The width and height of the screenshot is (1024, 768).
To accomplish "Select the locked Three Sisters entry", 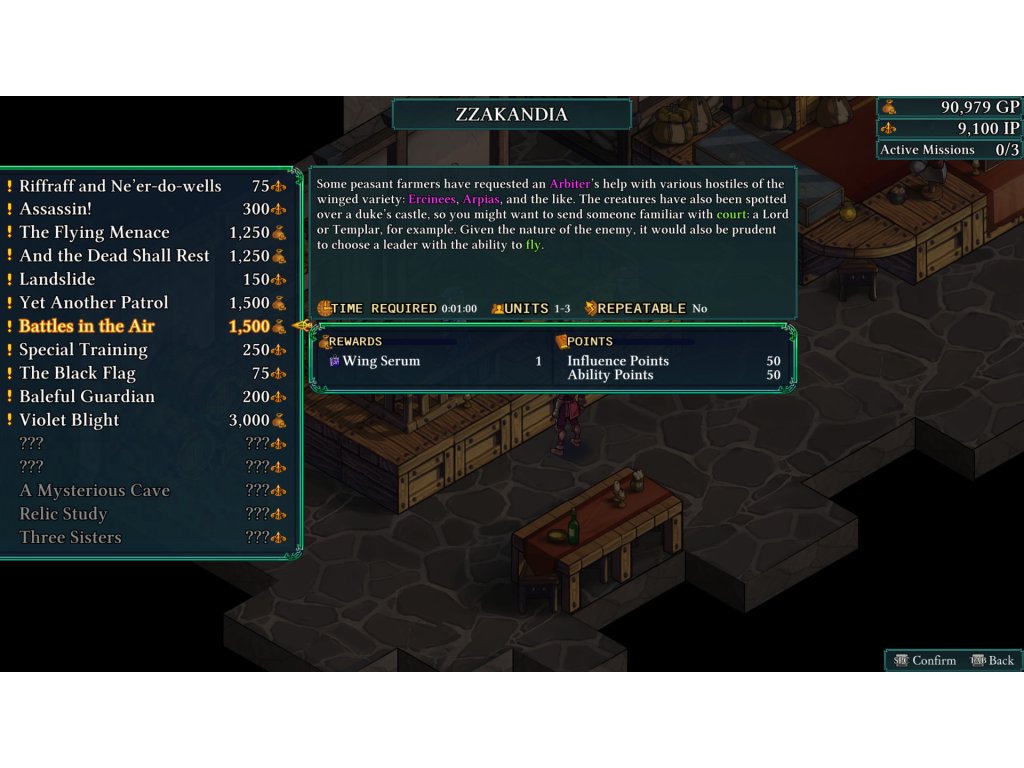I will pyautogui.click(x=70, y=537).
